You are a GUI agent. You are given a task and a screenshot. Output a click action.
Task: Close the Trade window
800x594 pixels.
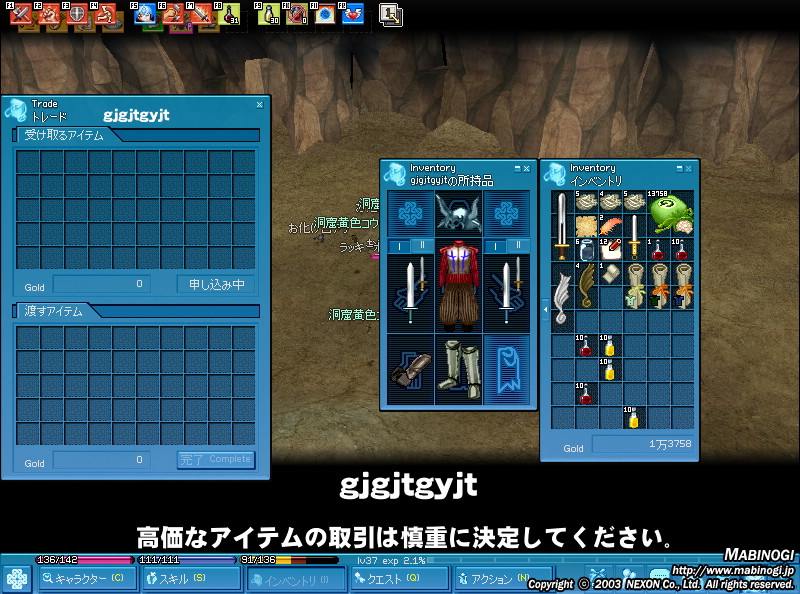(260, 104)
